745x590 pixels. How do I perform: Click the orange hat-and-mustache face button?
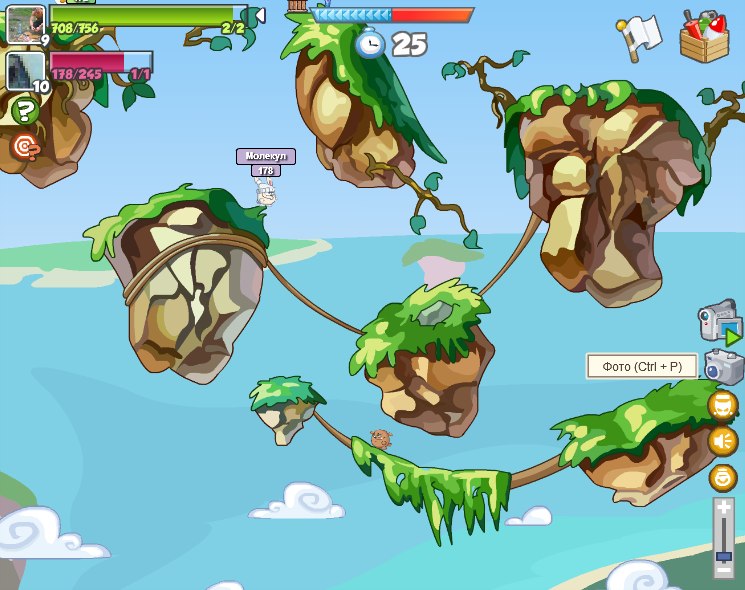pos(723,405)
